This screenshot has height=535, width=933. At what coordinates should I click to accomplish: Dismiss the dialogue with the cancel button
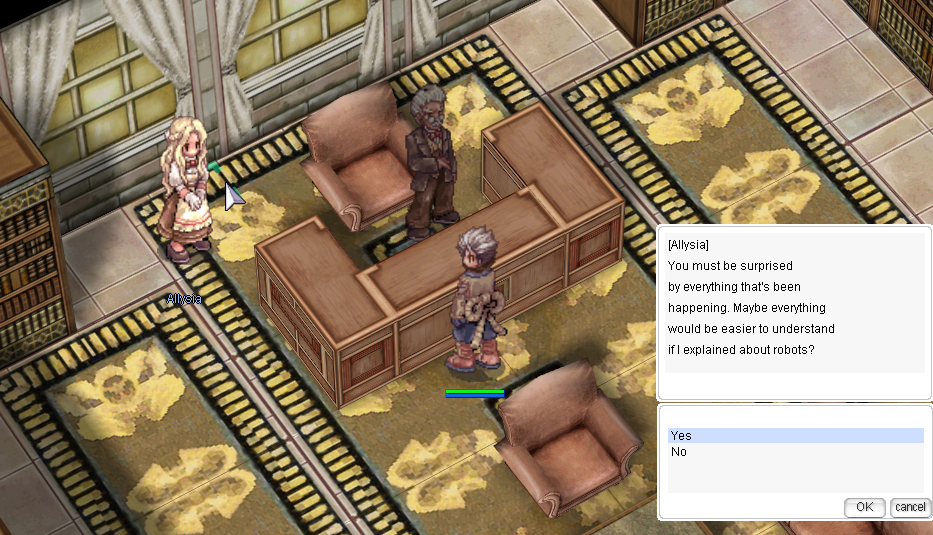coord(910,507)
